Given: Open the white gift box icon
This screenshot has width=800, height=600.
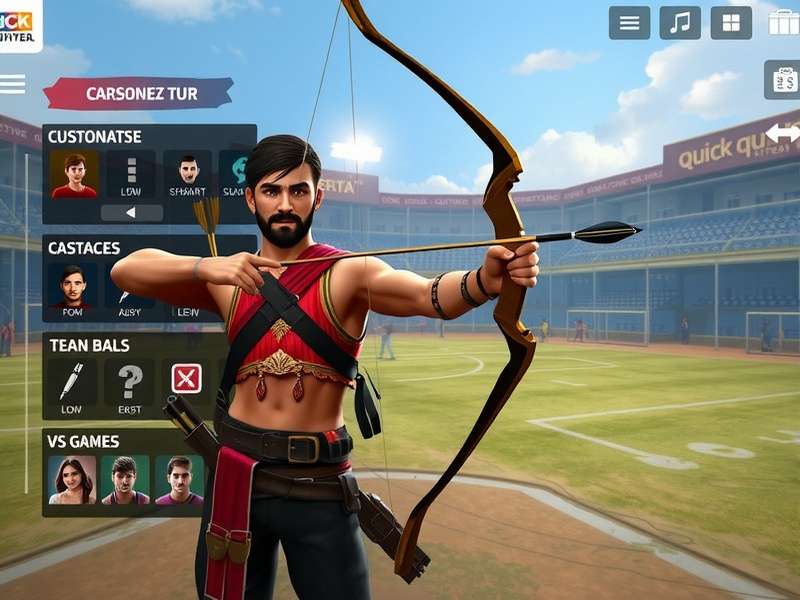Looking at the screenshot, I should click(x=783, y=22).
